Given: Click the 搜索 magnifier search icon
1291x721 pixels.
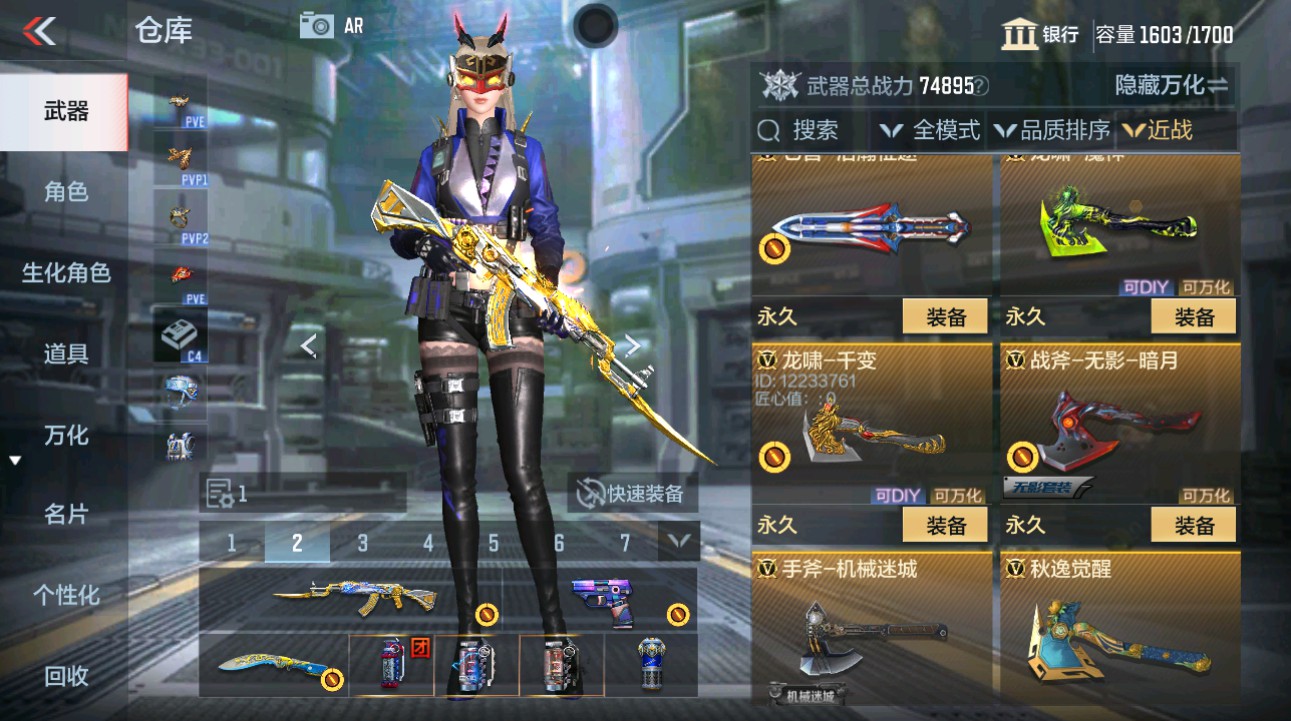Looking at the screenshot, I should pos(768,130).
